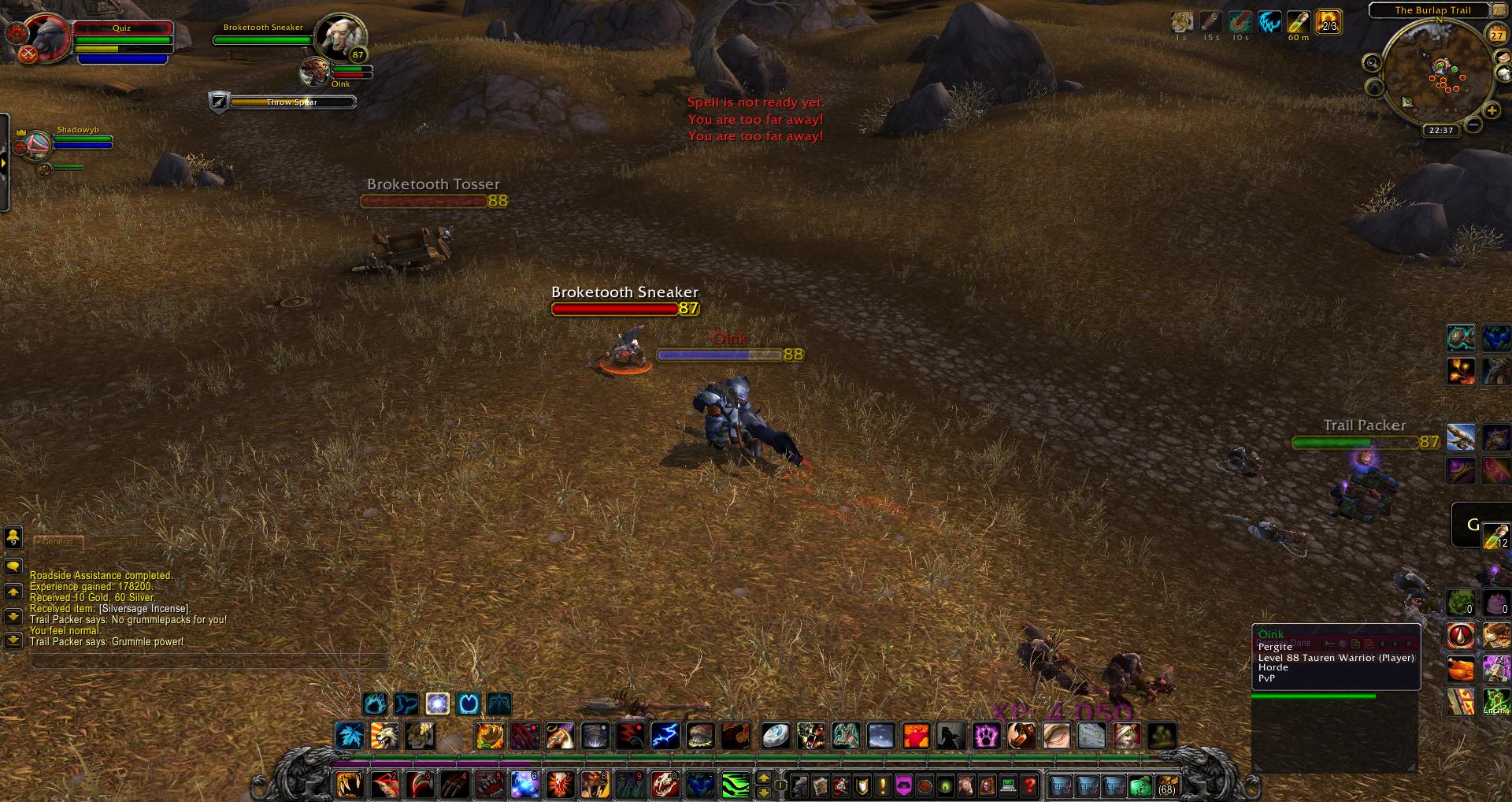Open the General chat tab

pos(58,542)
